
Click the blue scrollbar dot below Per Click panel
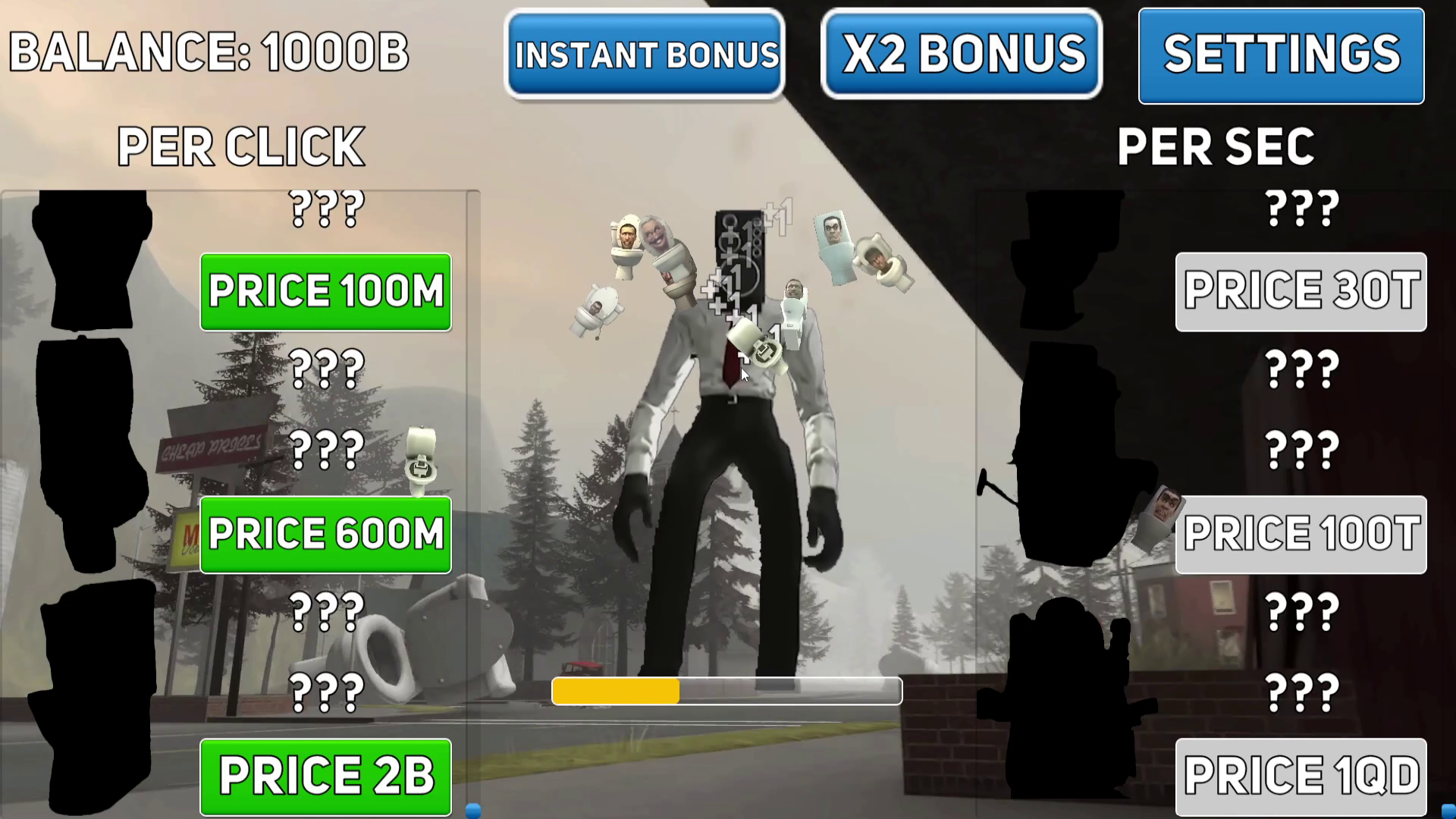tap(474, 809)
